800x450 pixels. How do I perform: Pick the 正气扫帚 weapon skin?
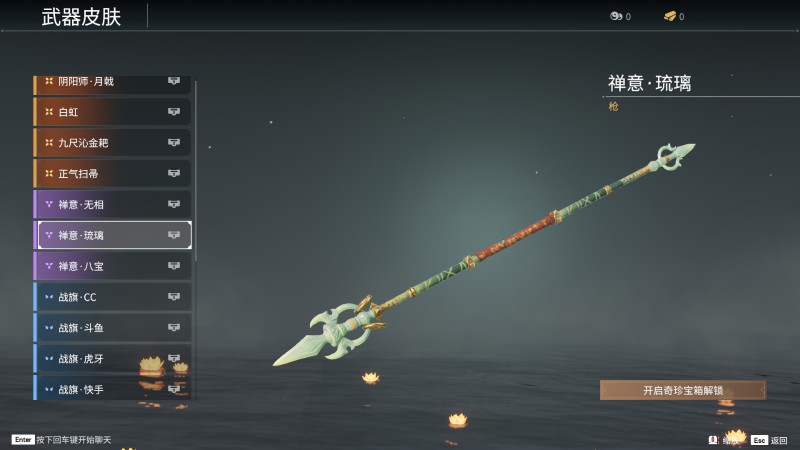[112, 174]
